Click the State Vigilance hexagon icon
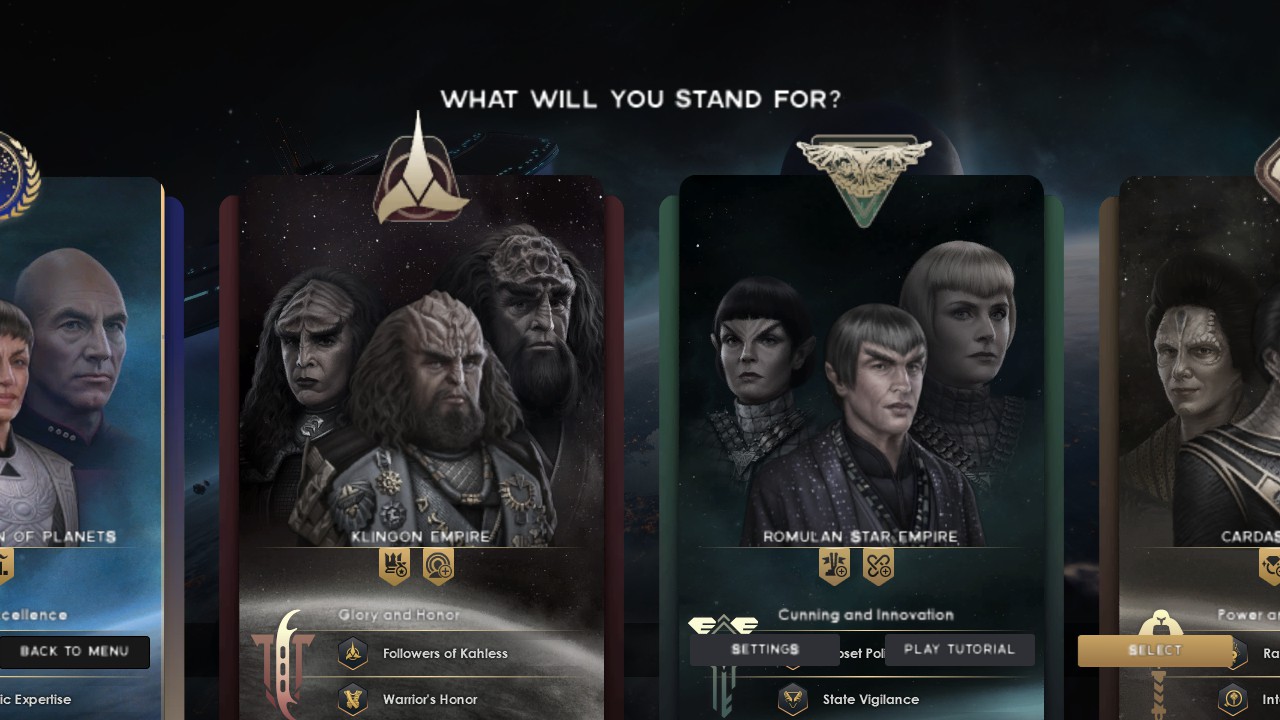 click(x=793, y=699)
